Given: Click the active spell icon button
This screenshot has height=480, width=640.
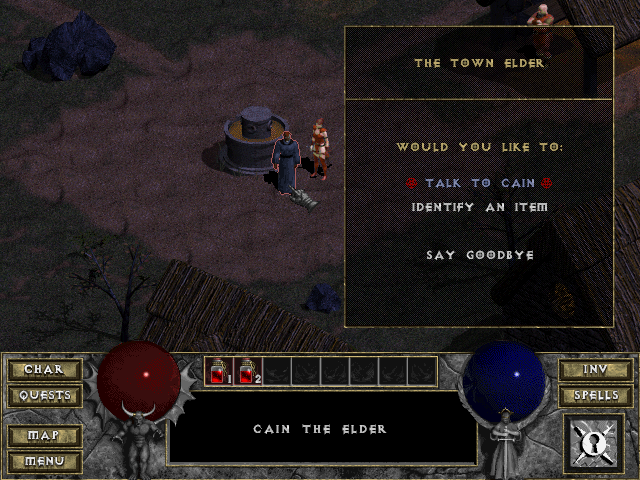Looking at the screenshot, I should coord(596,444).
